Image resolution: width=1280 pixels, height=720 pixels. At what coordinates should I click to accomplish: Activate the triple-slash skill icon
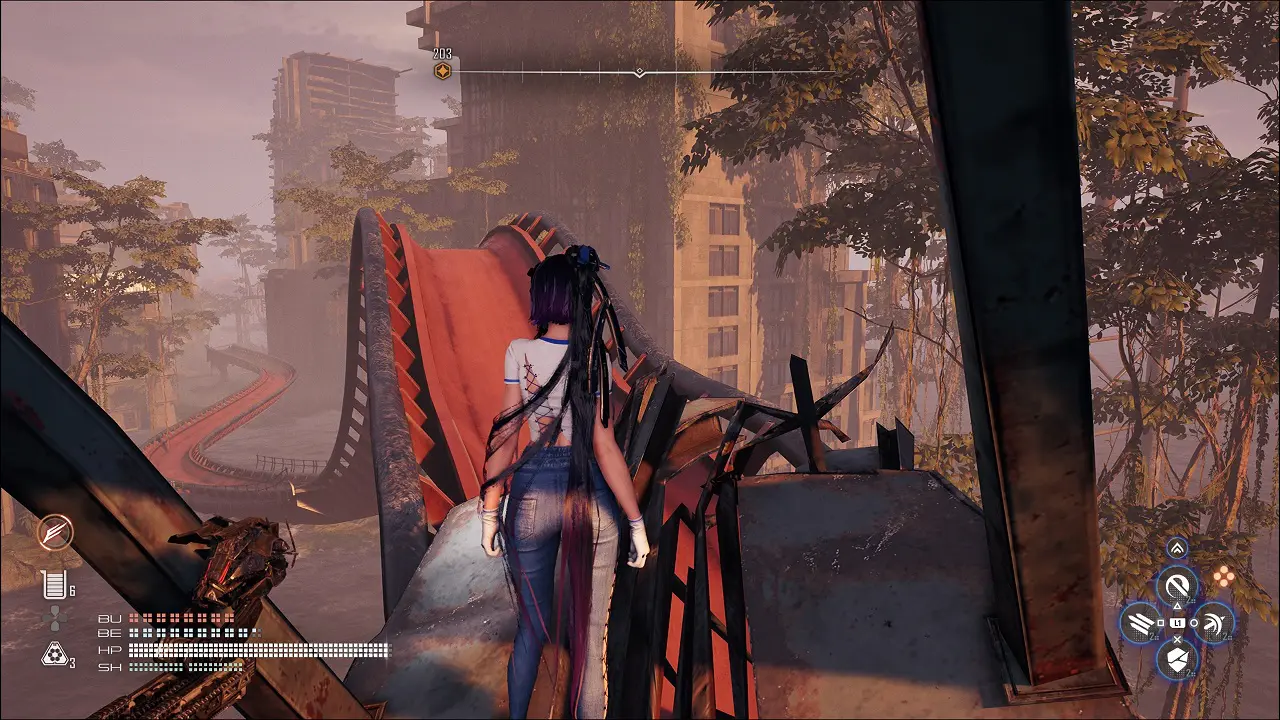point(1141,623)
